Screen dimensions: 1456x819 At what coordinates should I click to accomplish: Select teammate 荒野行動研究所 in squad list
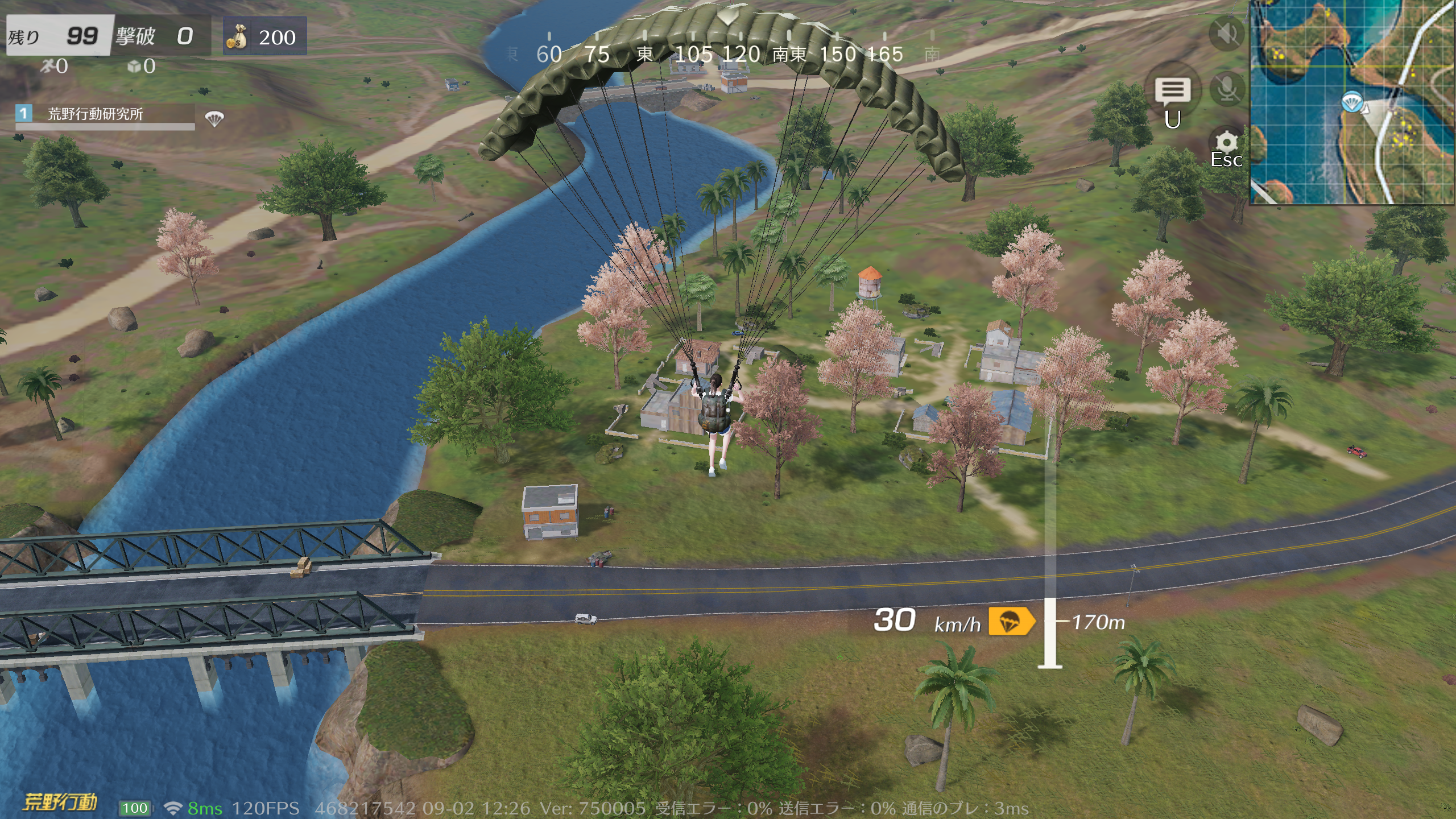pos(95,114)
